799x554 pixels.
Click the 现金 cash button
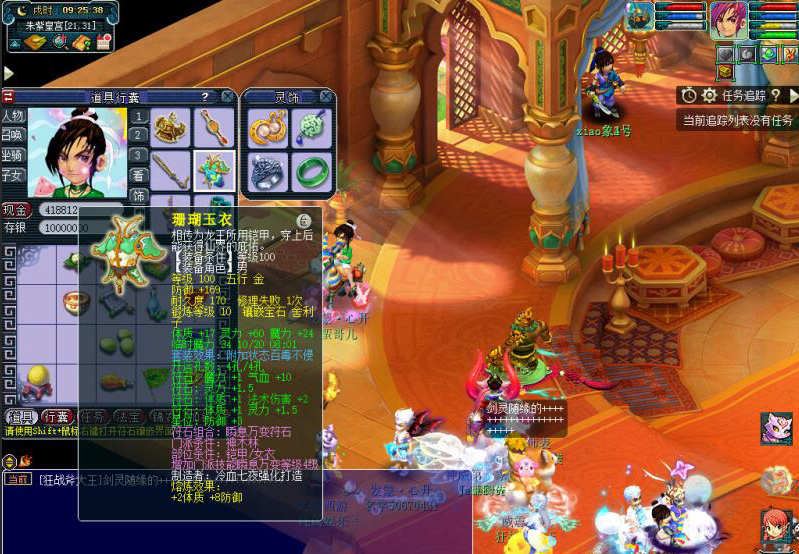tap(15, 210)
